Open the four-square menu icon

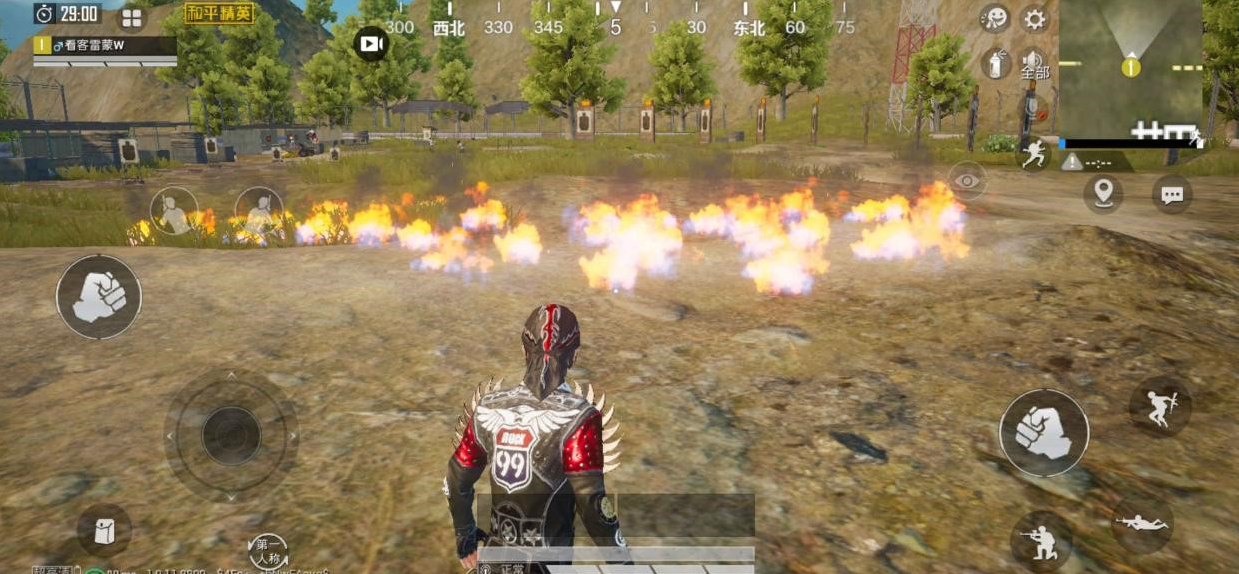click(x=132, y=18)
